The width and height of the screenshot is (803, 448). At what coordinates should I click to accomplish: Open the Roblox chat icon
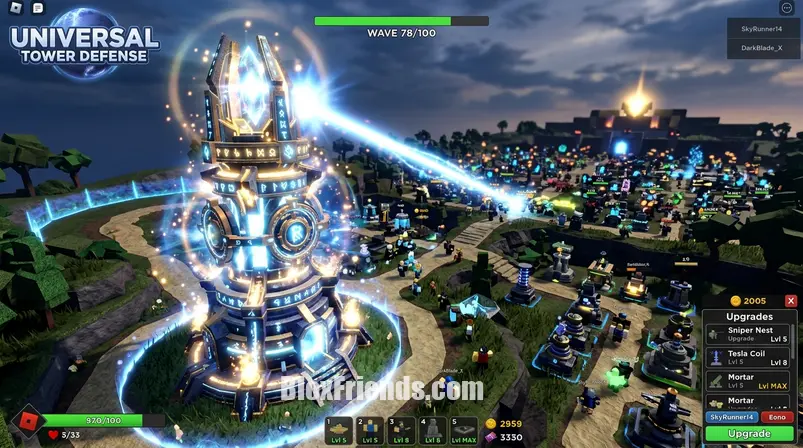(38, 8)
